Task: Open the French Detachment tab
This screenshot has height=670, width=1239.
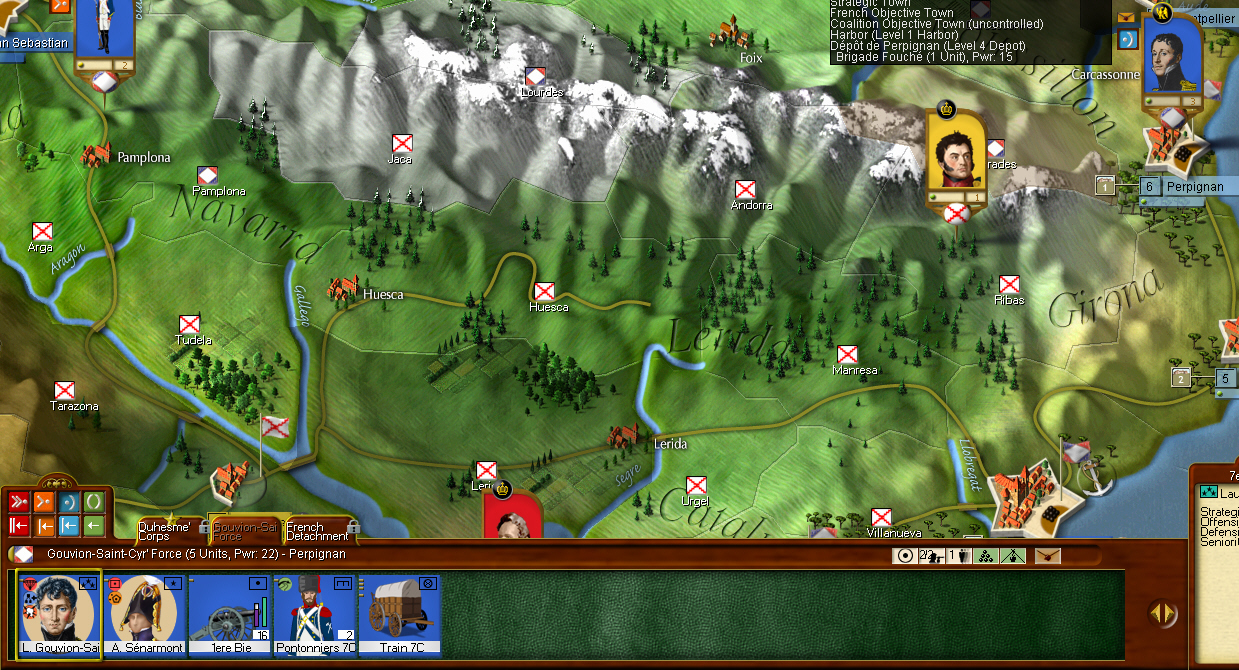Action: tap(318, 530)
